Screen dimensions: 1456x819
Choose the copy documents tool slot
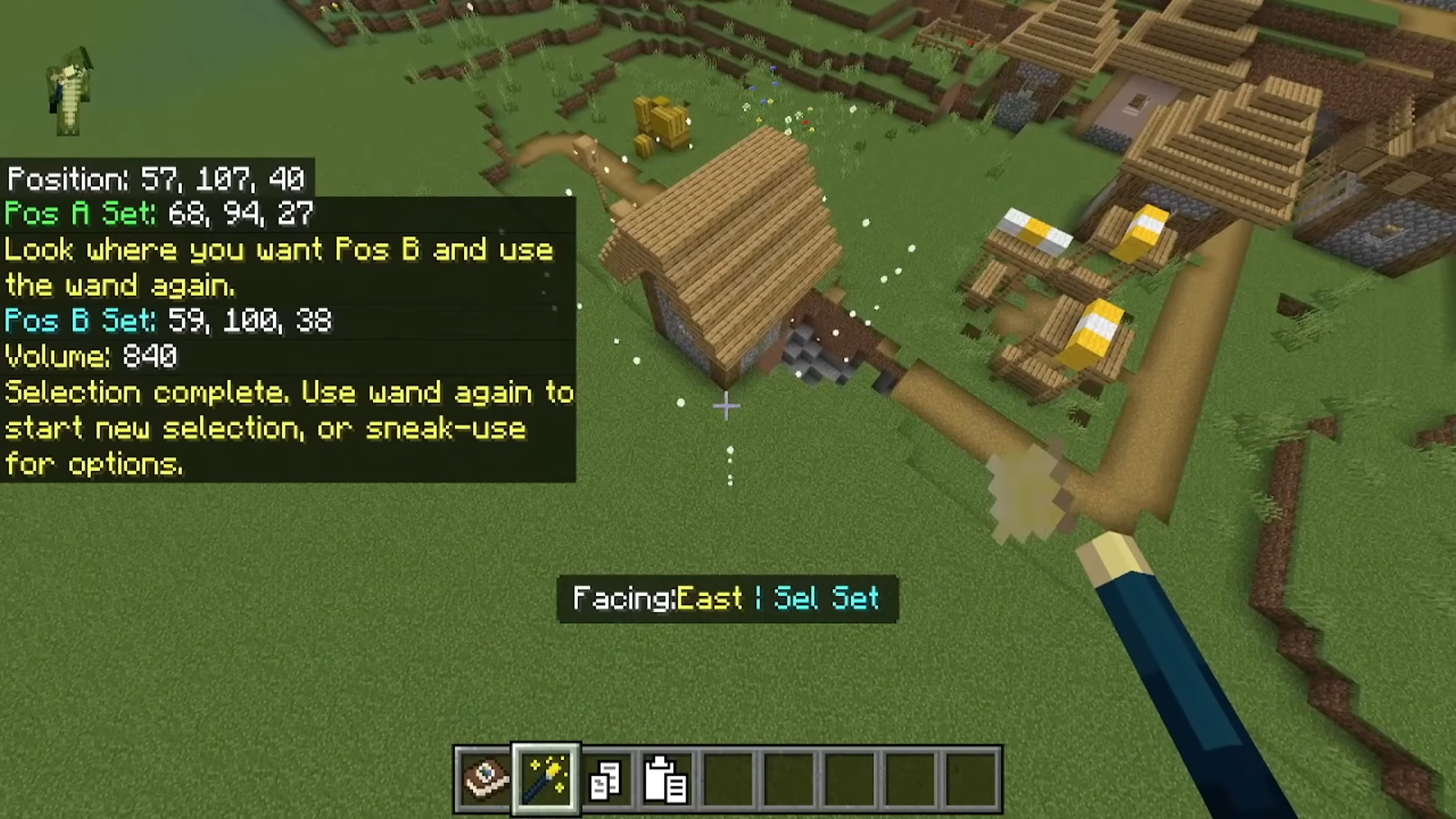(606, 780)
